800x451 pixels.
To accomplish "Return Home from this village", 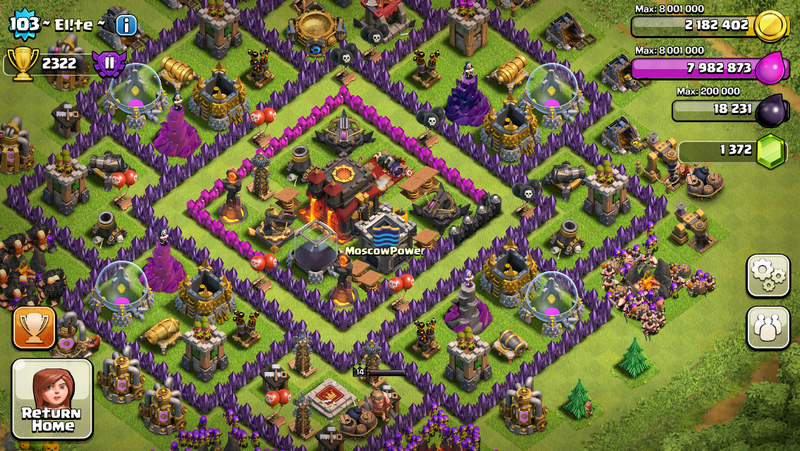I will point(52,399).
